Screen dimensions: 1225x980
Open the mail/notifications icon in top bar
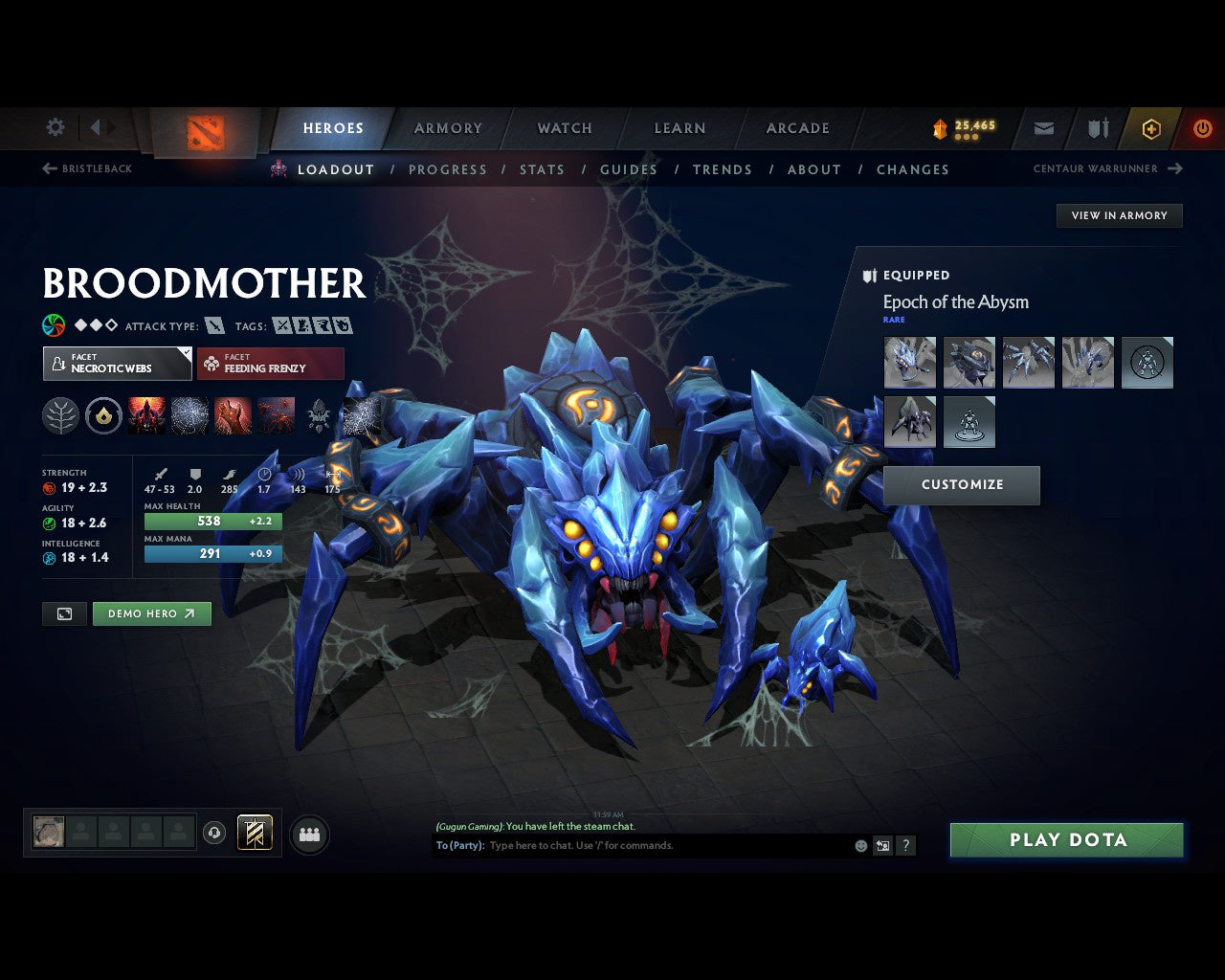(1043, 128)
